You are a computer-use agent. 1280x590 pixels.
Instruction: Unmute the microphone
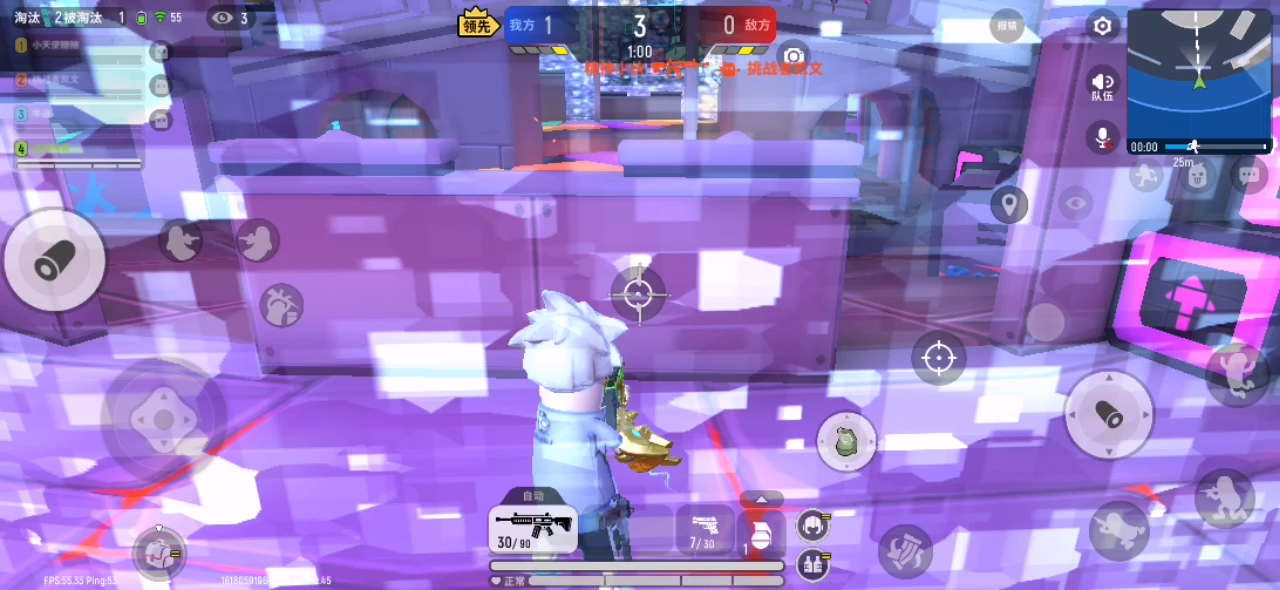pos(1102,138)
